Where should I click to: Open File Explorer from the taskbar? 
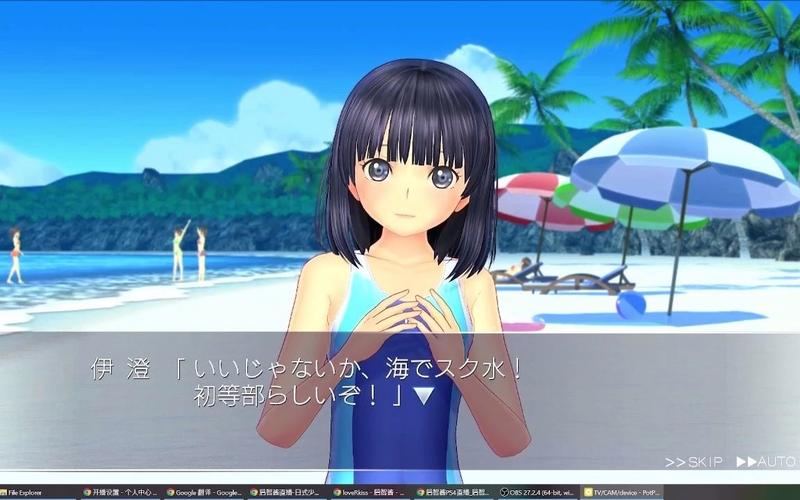click(x=30, y=492)
